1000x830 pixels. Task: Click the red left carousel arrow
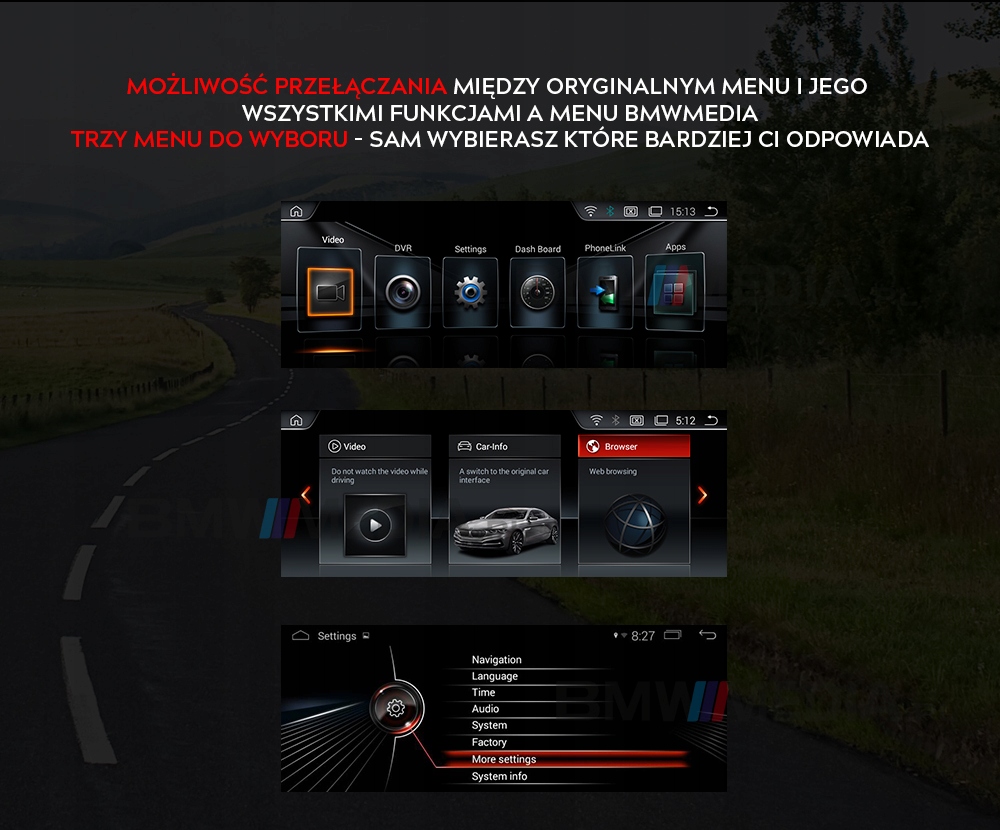(306, 495)
